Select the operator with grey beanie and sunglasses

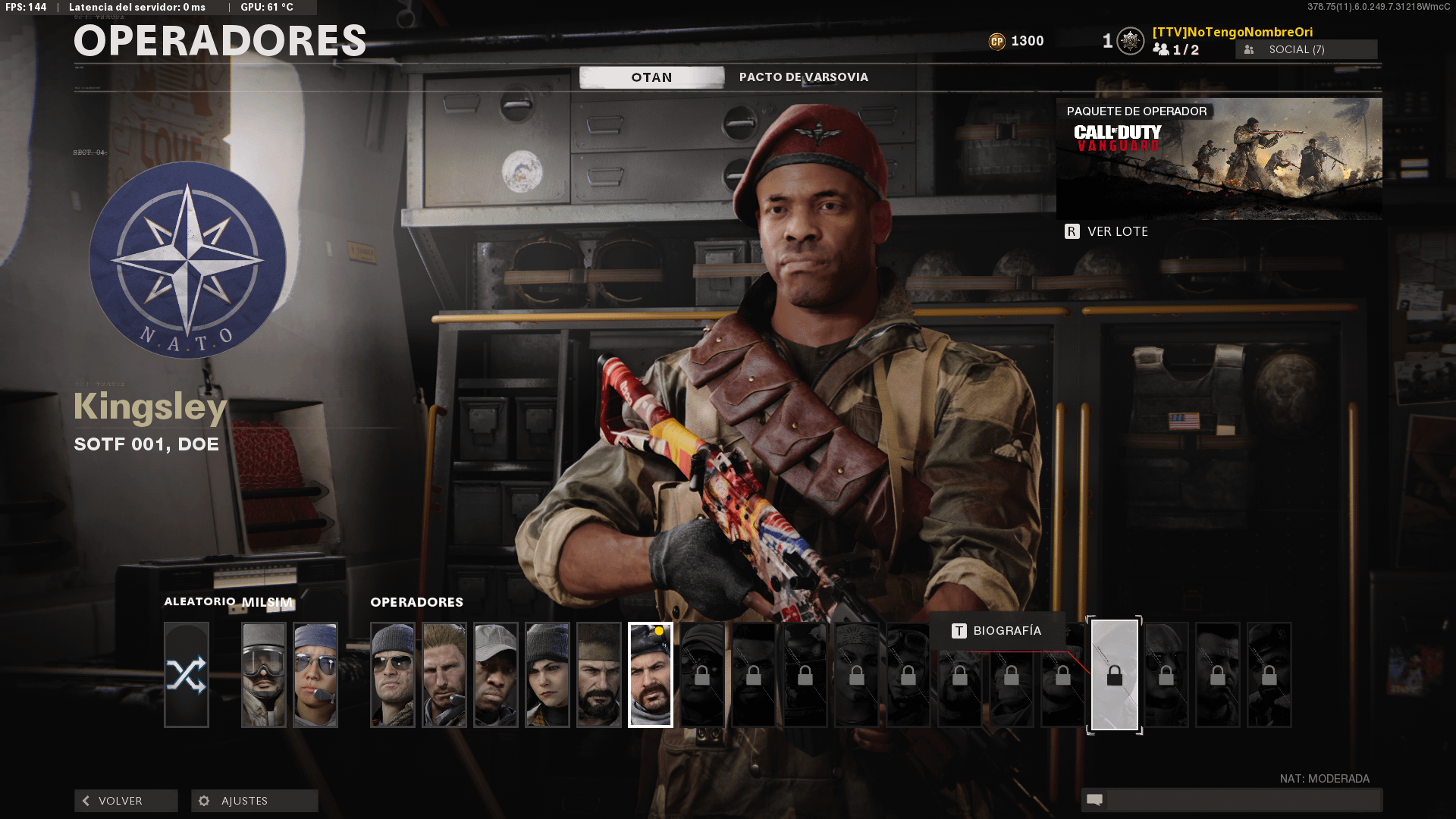tap(393, 675)
